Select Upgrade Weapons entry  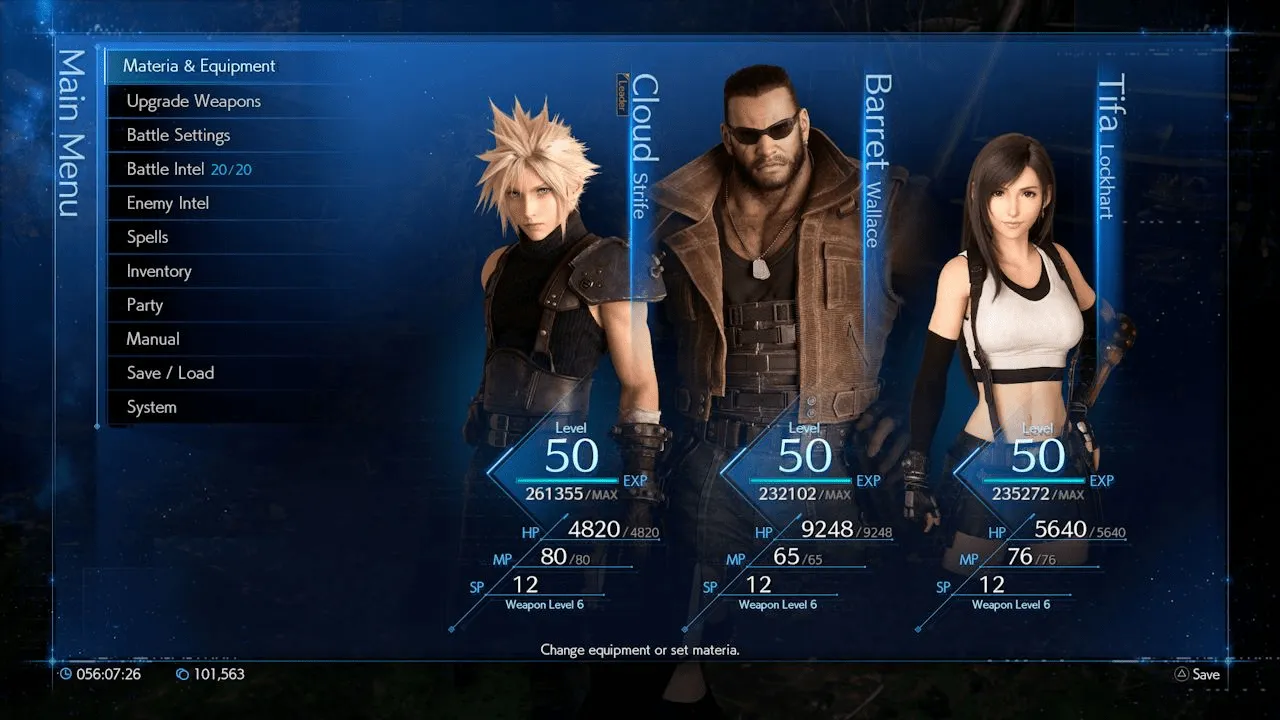(193, 101)
